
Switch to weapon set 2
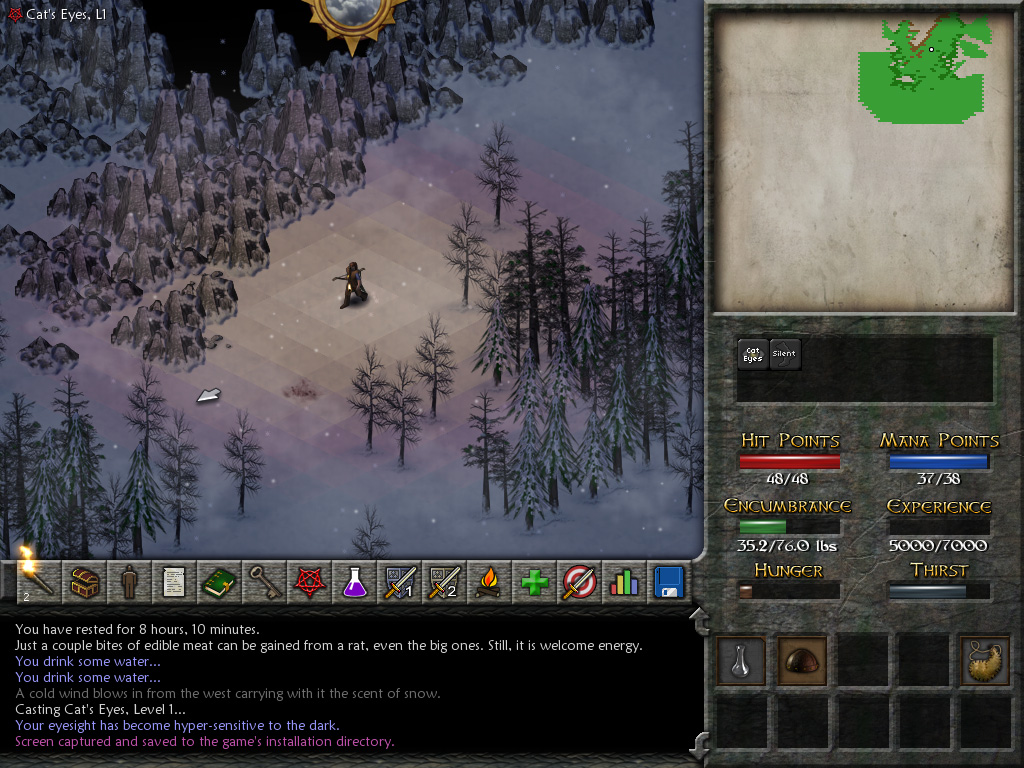click(443, 581)
